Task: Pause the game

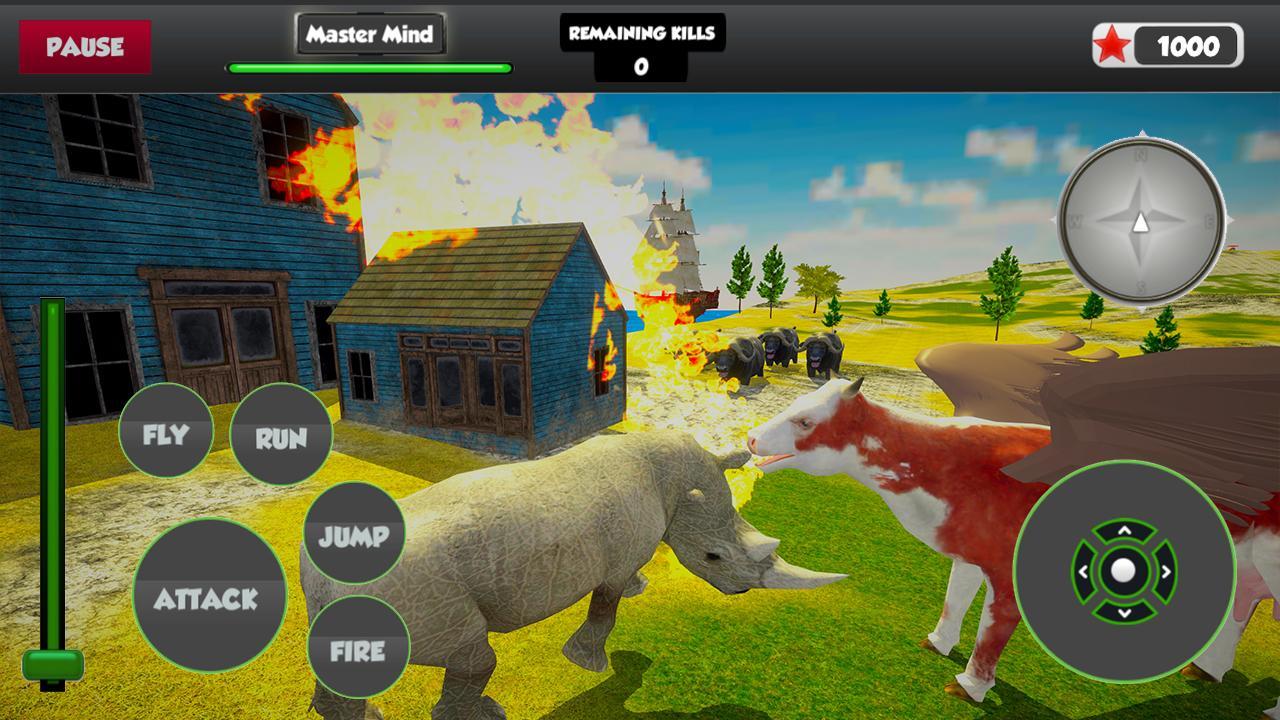Action: point(85,44)
